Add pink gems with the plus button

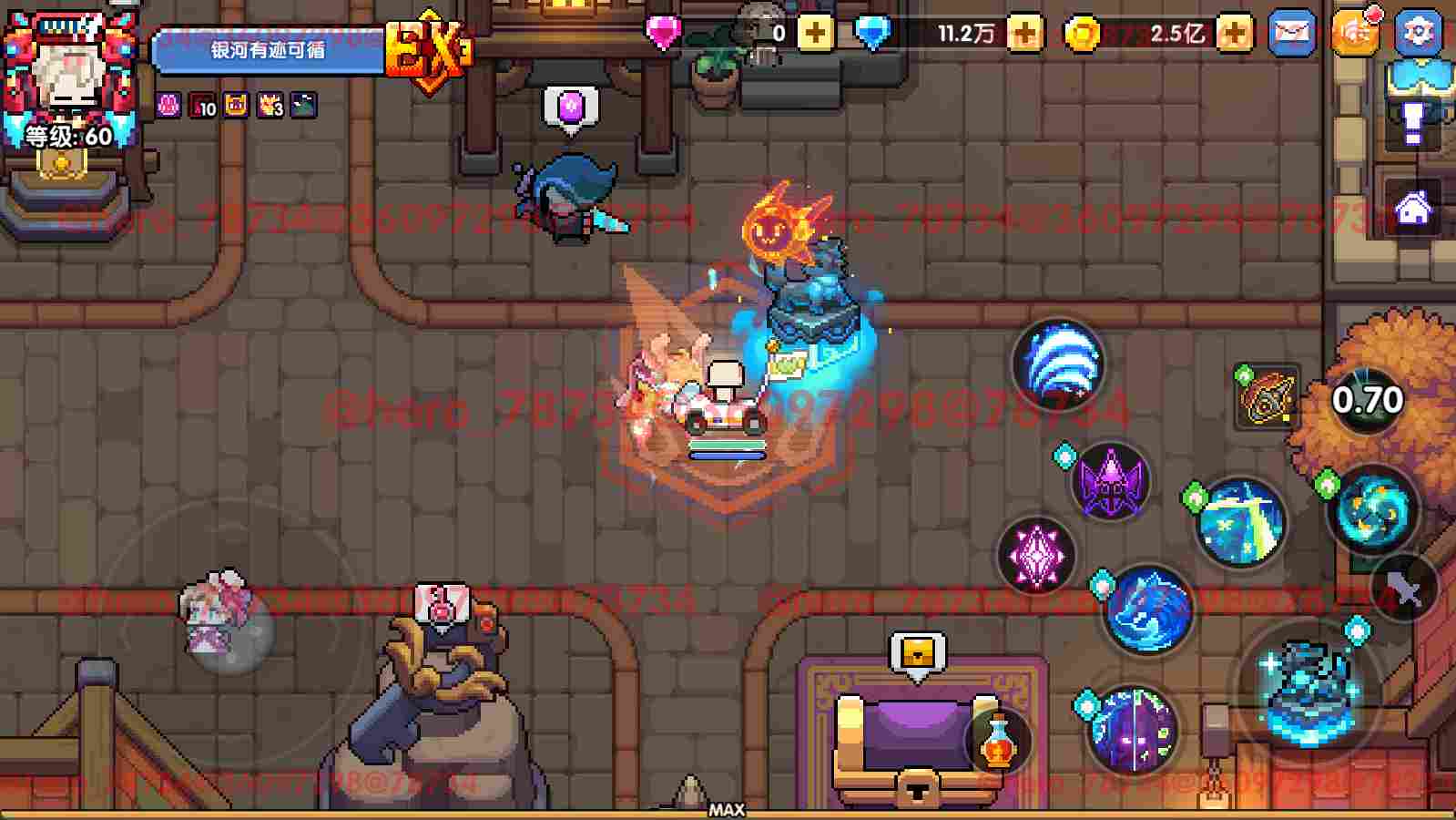815,34
